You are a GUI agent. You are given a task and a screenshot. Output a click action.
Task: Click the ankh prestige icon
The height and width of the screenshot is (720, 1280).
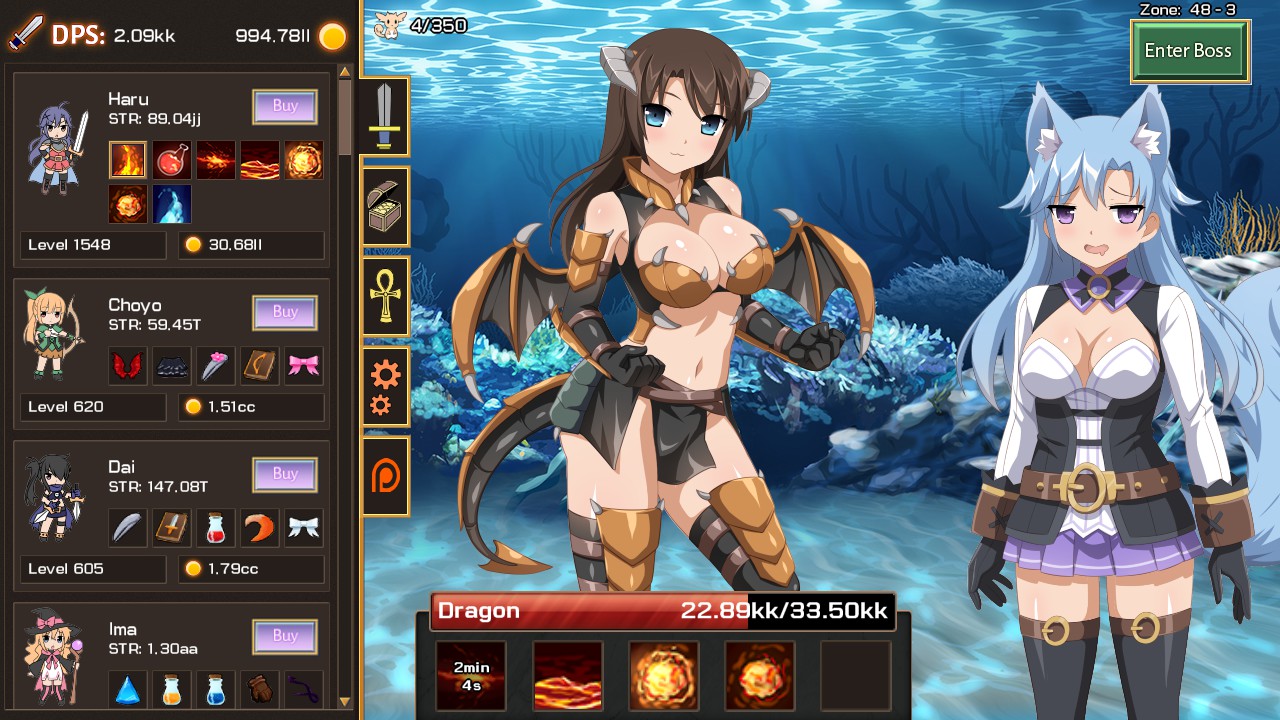pos(386,297)
